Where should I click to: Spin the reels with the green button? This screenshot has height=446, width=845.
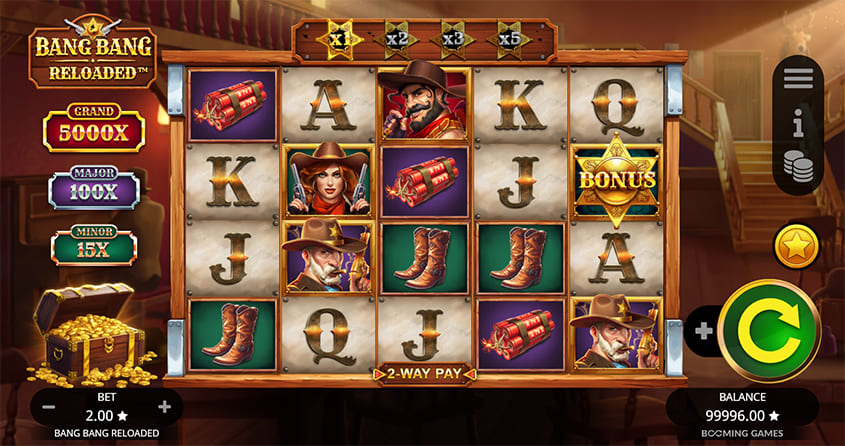pos(767,330)
